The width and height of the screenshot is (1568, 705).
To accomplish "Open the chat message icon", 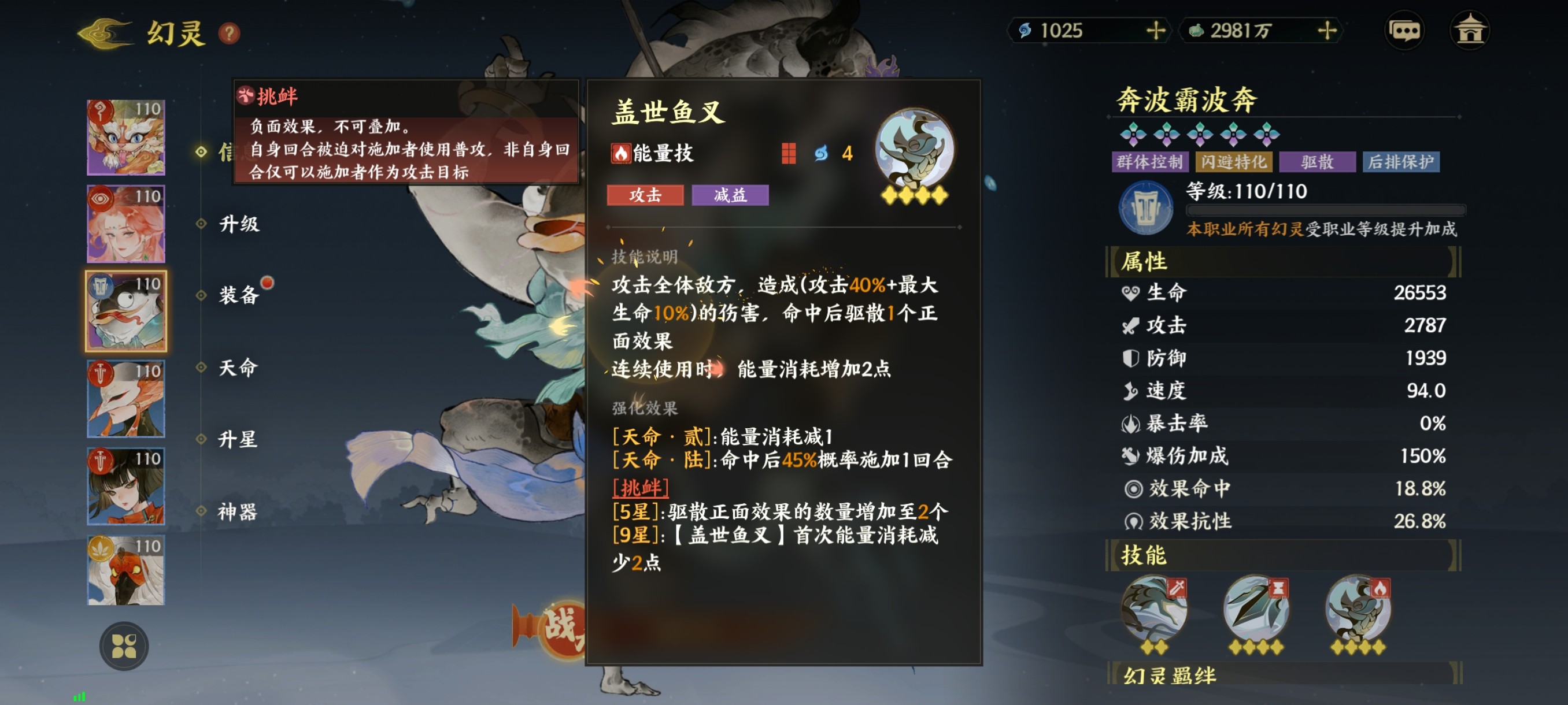I will (x=1405, y=31).
